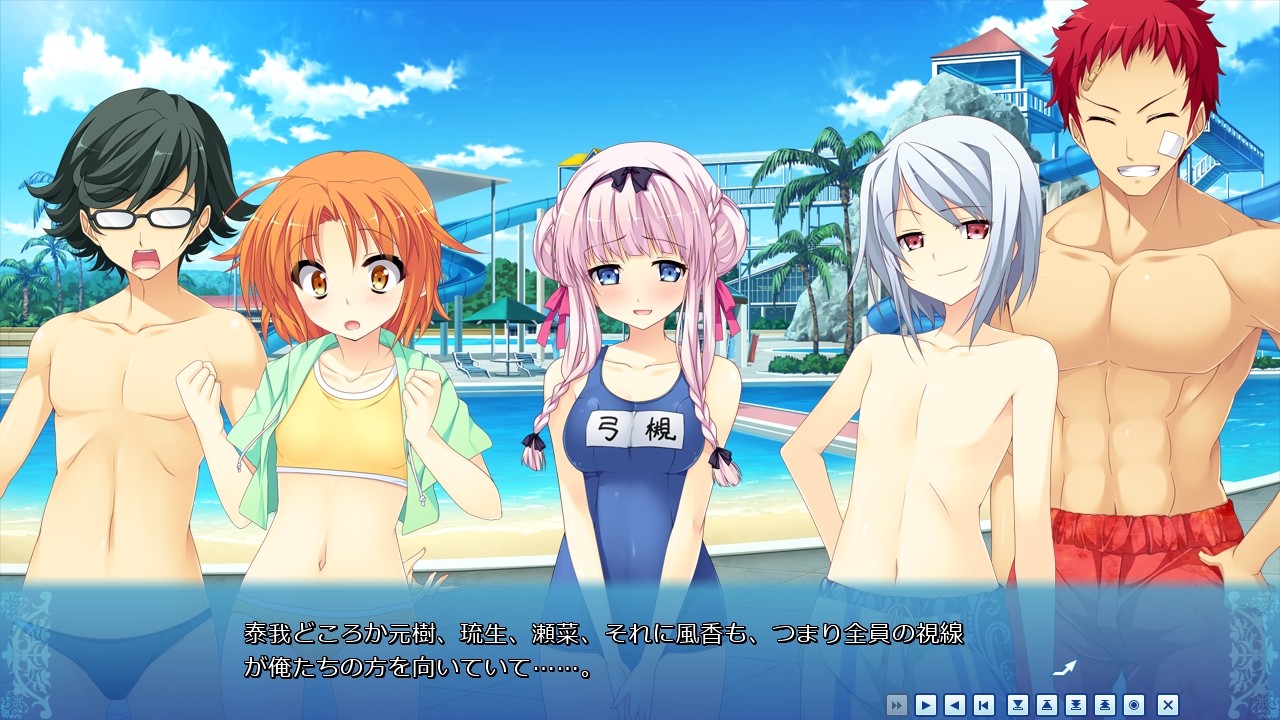The width and height of the screenshot is (1280, 720).
Task: Click the triangle-with-bar rewind-to-start button
Action: (x=984, y=704)
